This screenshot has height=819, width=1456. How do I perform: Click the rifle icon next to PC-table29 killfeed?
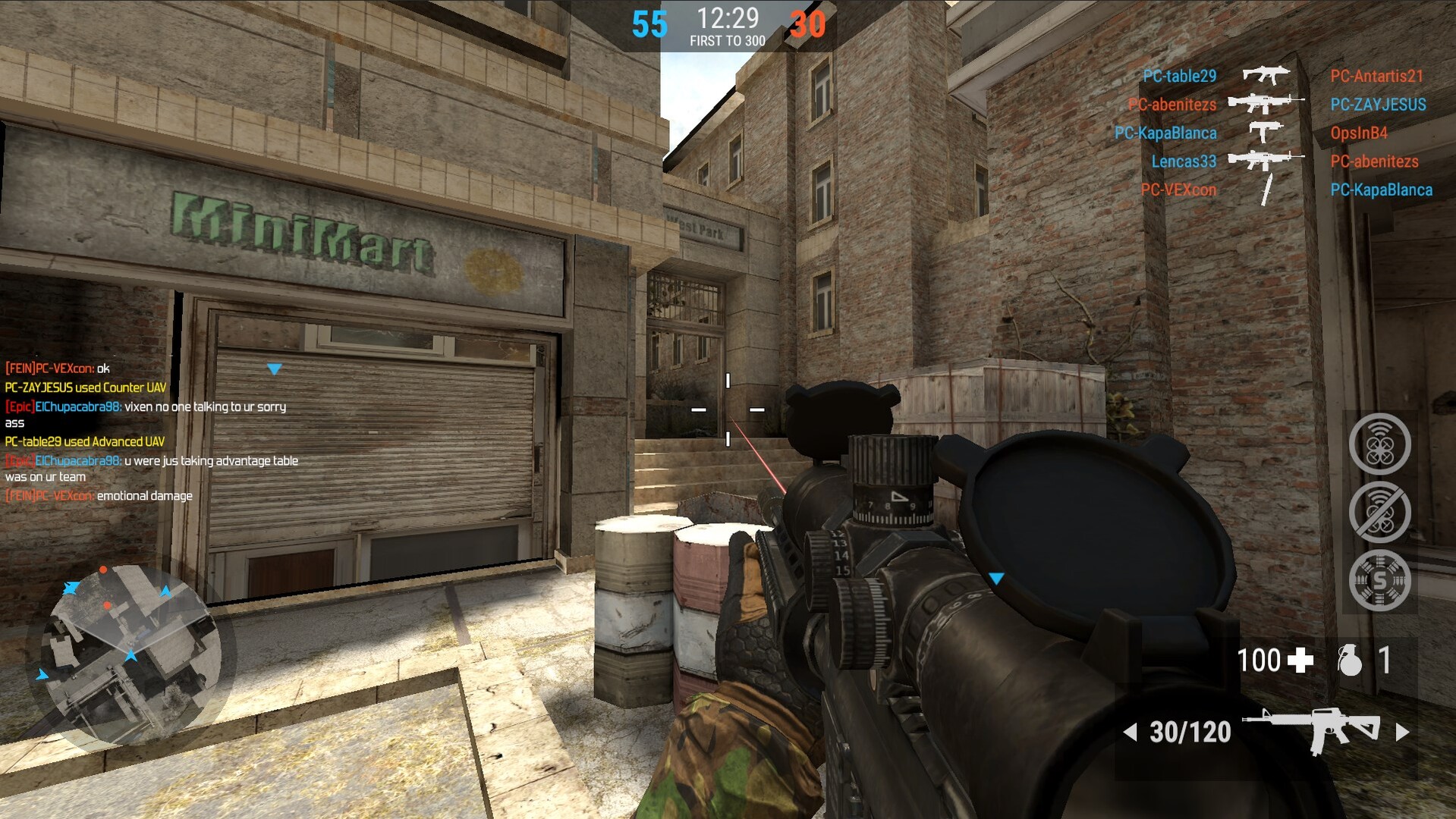point(1265,75)
